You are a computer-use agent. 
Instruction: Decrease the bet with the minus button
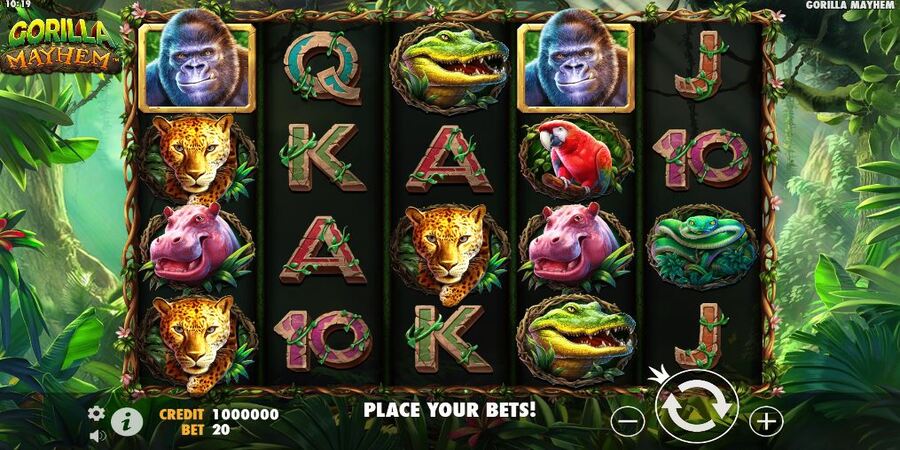point(627,421)
